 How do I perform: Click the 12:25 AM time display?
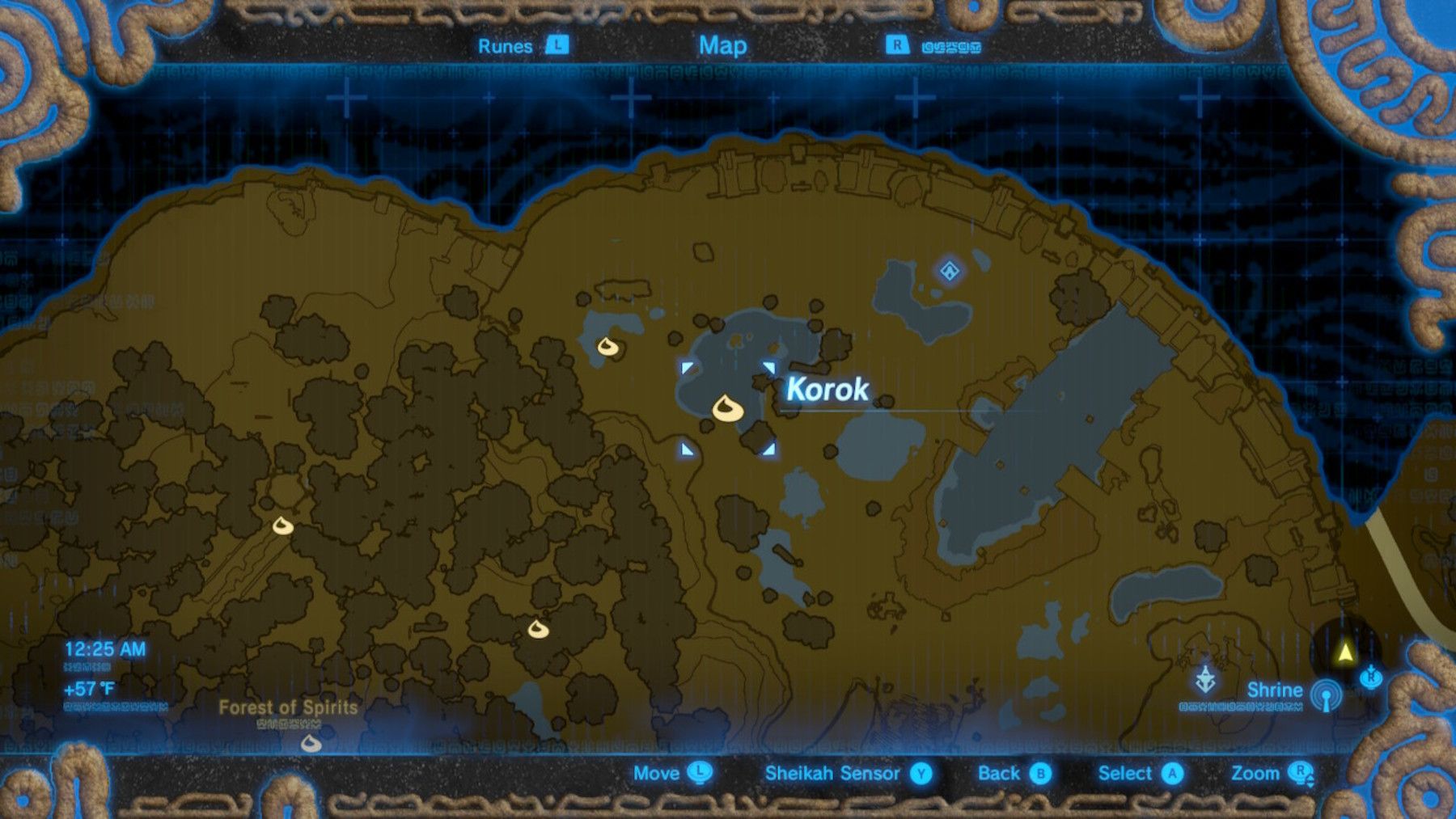tap(104, 647)
